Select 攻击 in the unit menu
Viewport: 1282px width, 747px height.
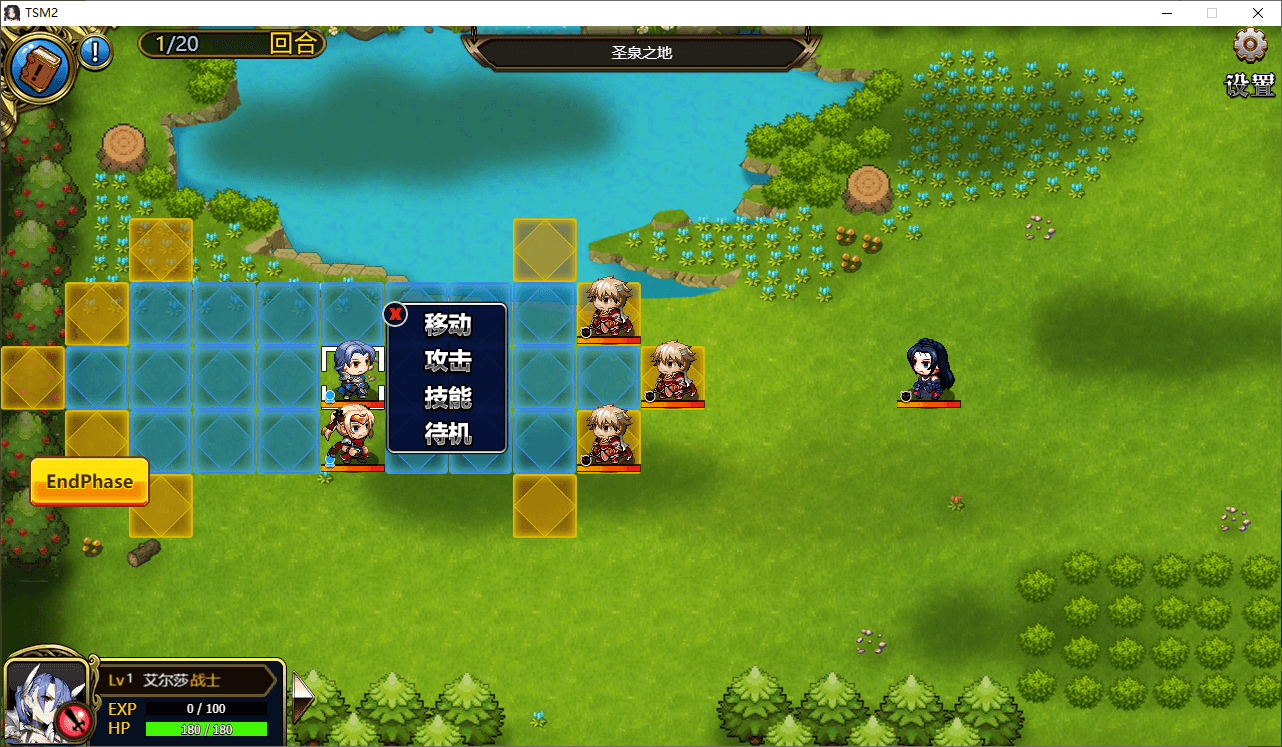[x=447, y=361]
